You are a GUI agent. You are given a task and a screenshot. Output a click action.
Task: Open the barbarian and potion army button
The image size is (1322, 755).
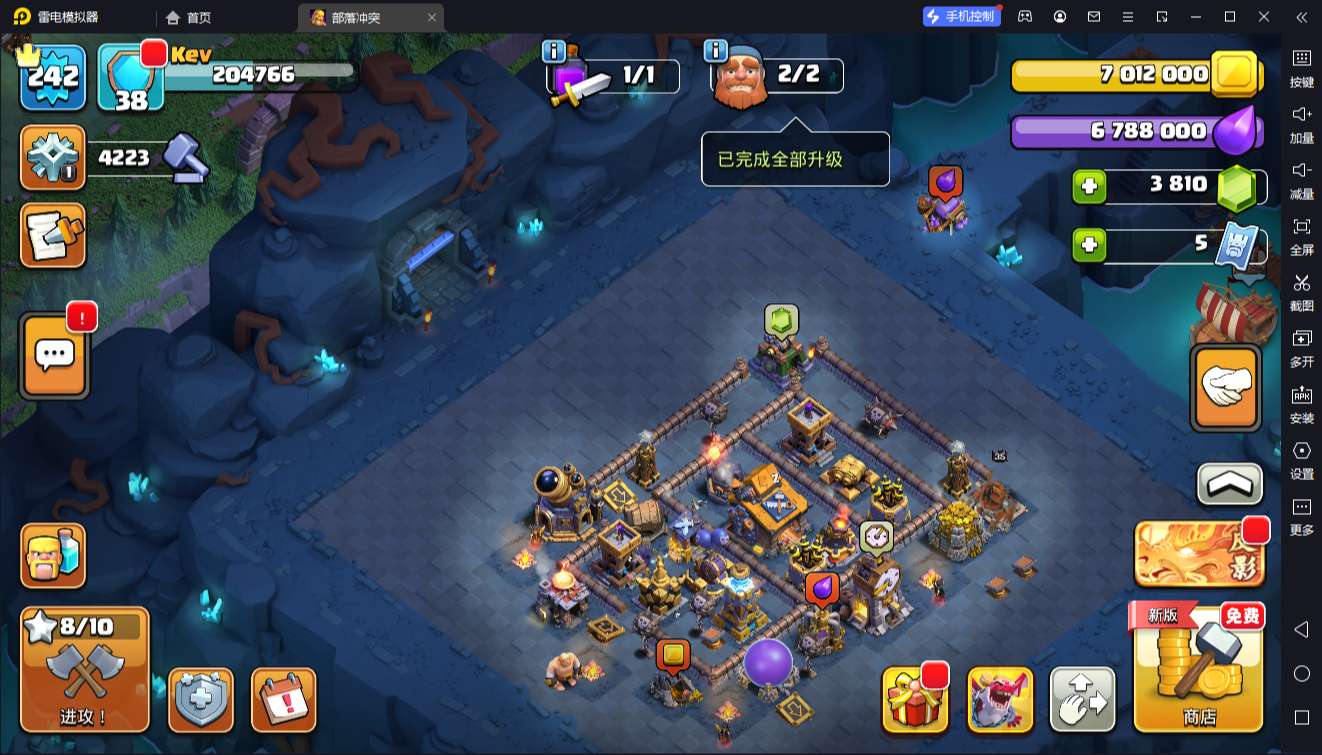point(54,556)
